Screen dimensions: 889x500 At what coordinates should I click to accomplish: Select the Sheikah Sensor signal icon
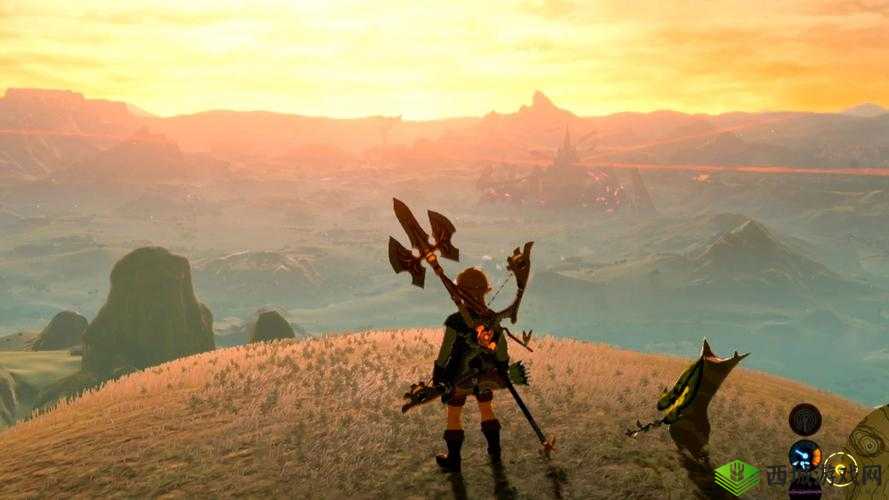pos(805,418)
